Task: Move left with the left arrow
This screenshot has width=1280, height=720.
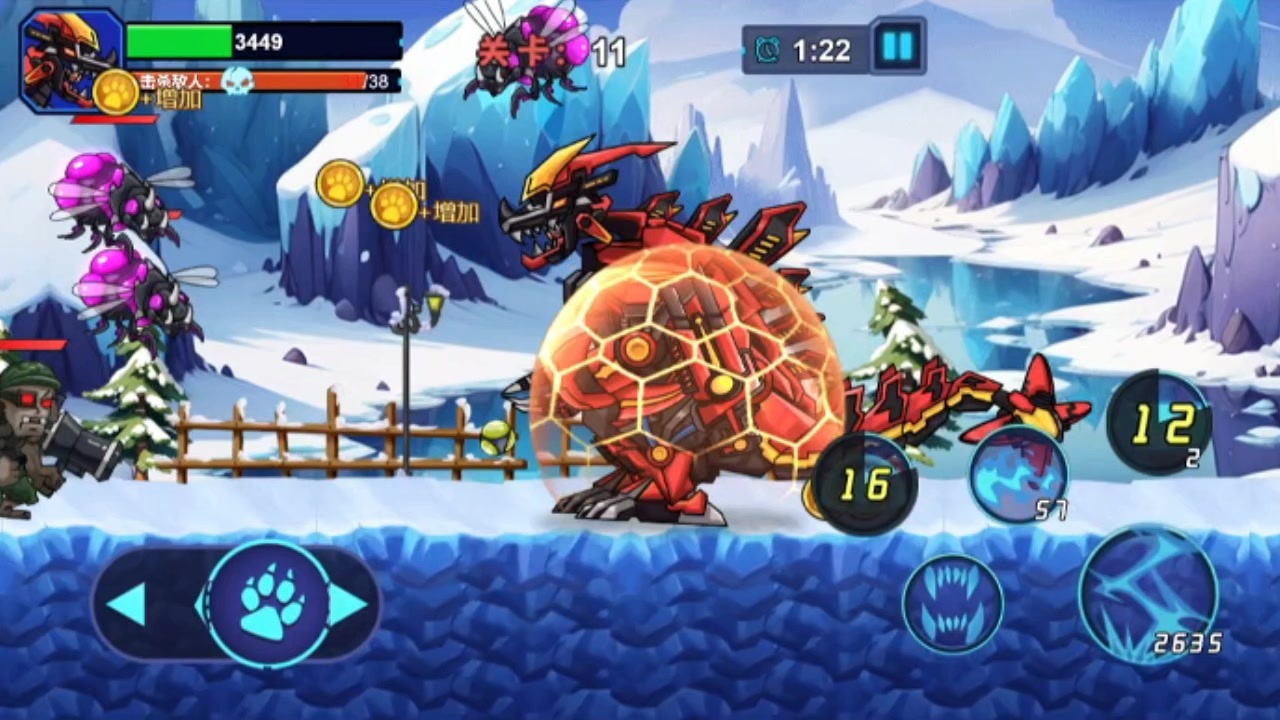Action: point(127,604)
